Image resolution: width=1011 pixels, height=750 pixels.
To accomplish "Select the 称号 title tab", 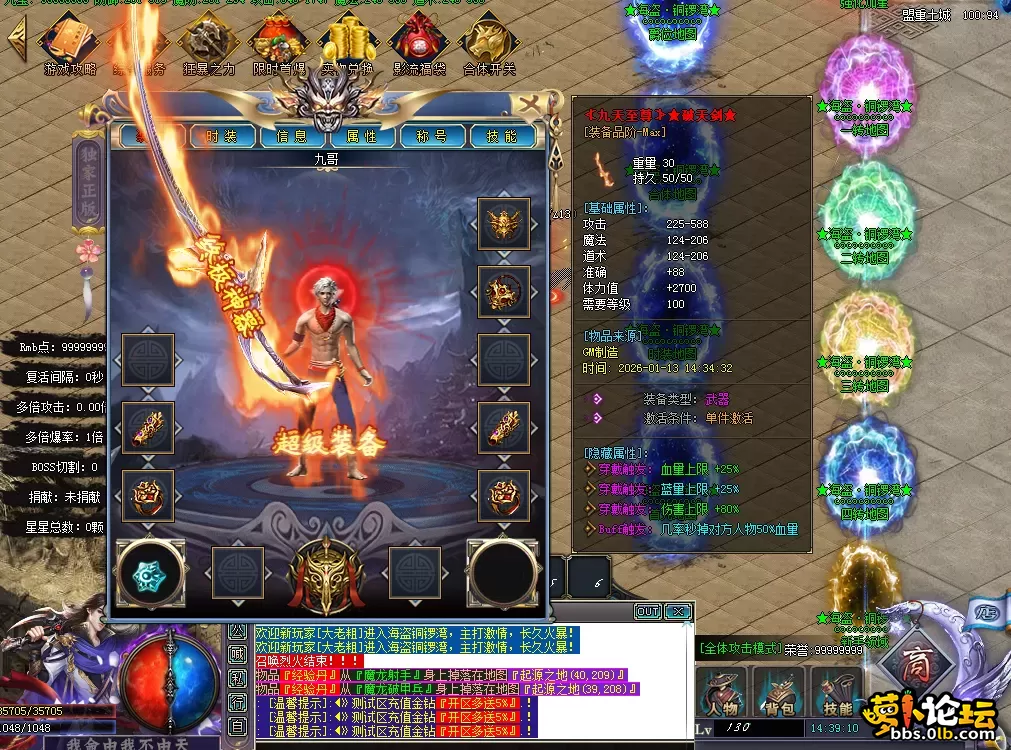I will pos(431,137).
